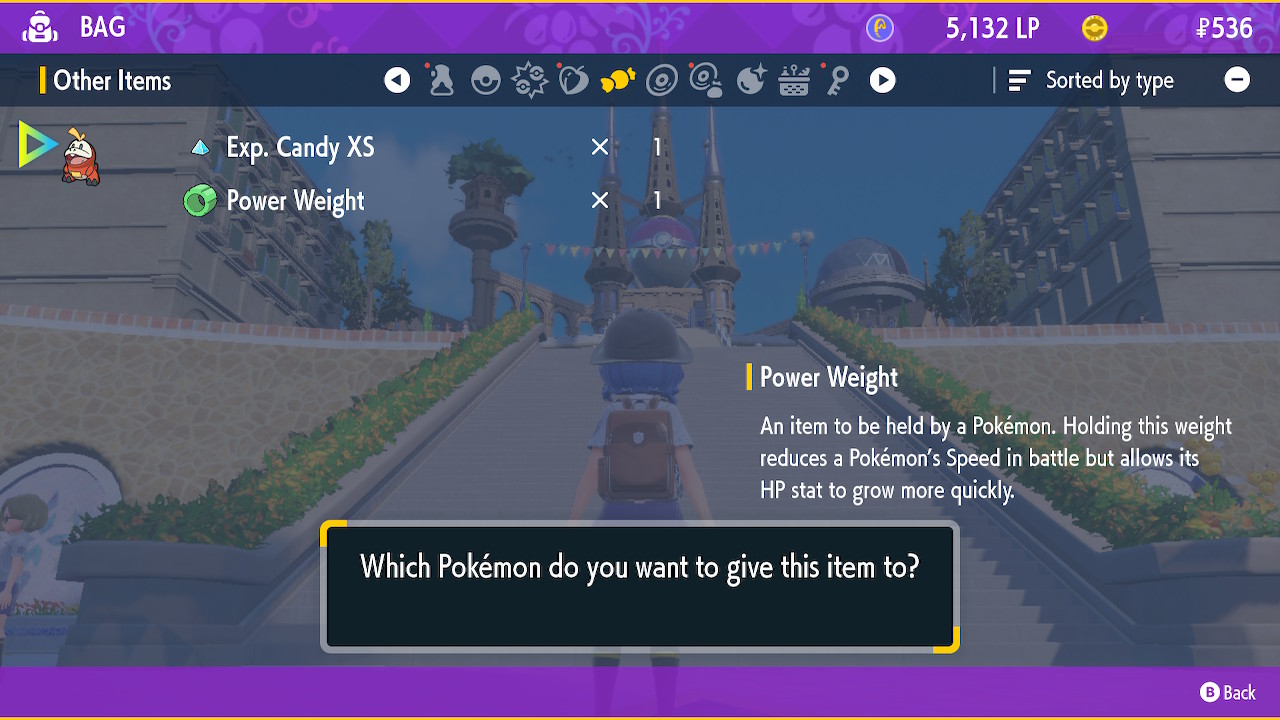Select the BAG icon in the header

pyautogui.click(x=39, y=27)
